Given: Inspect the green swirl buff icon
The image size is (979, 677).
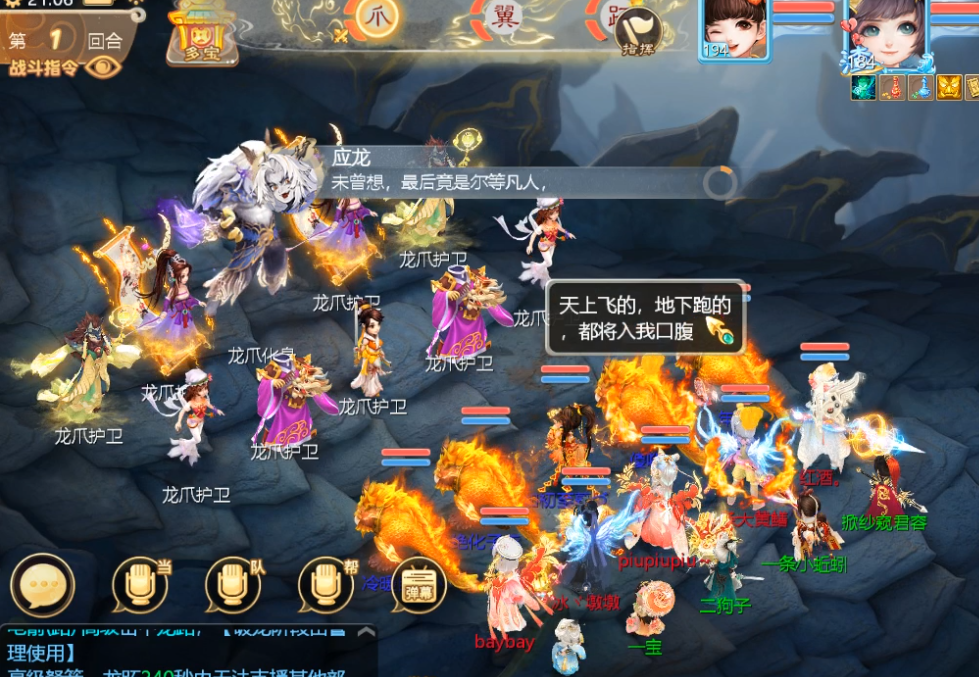Looking at the screenshot, I should (863, 88).
